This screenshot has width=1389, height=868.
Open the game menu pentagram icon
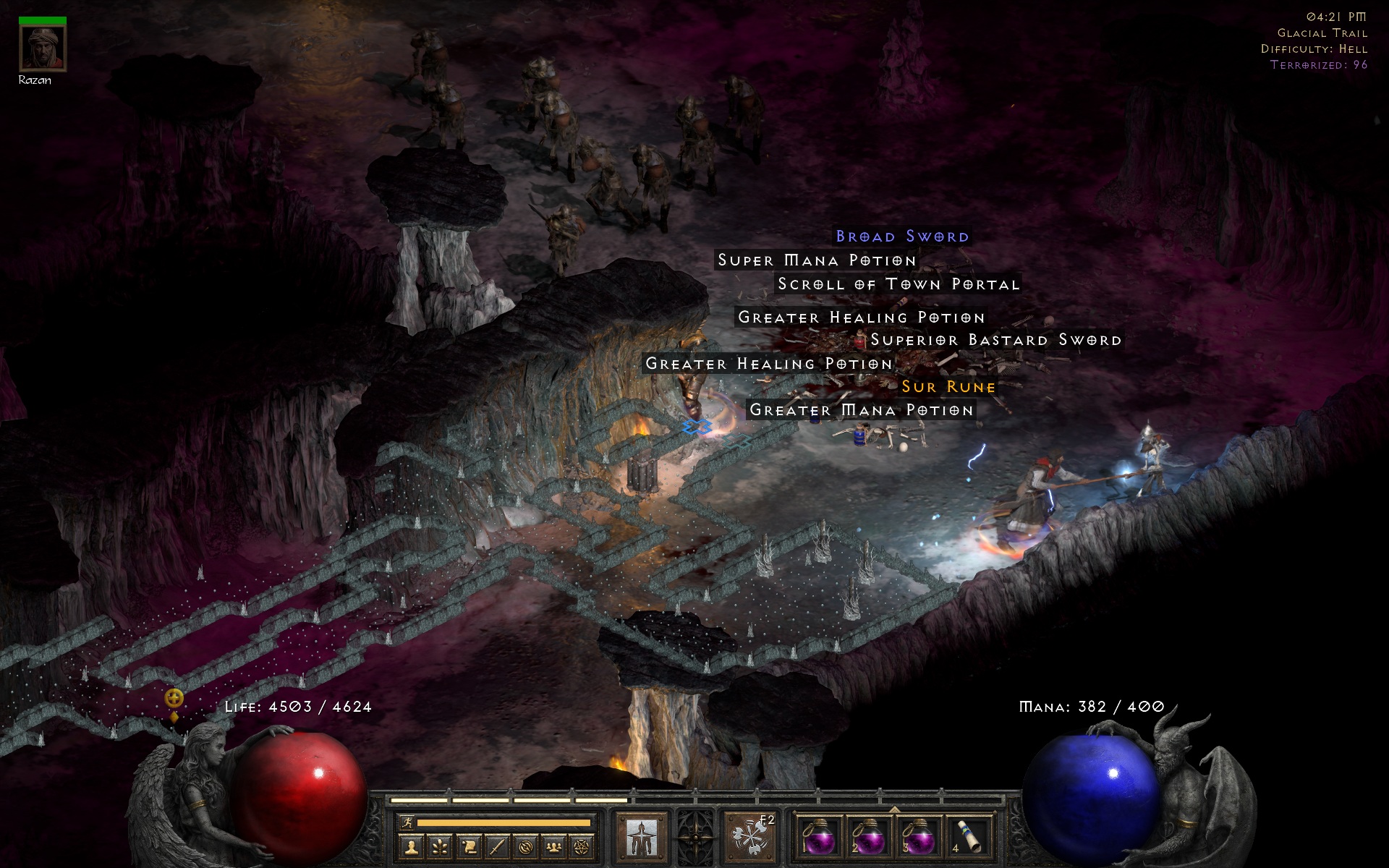click(582, 846)
